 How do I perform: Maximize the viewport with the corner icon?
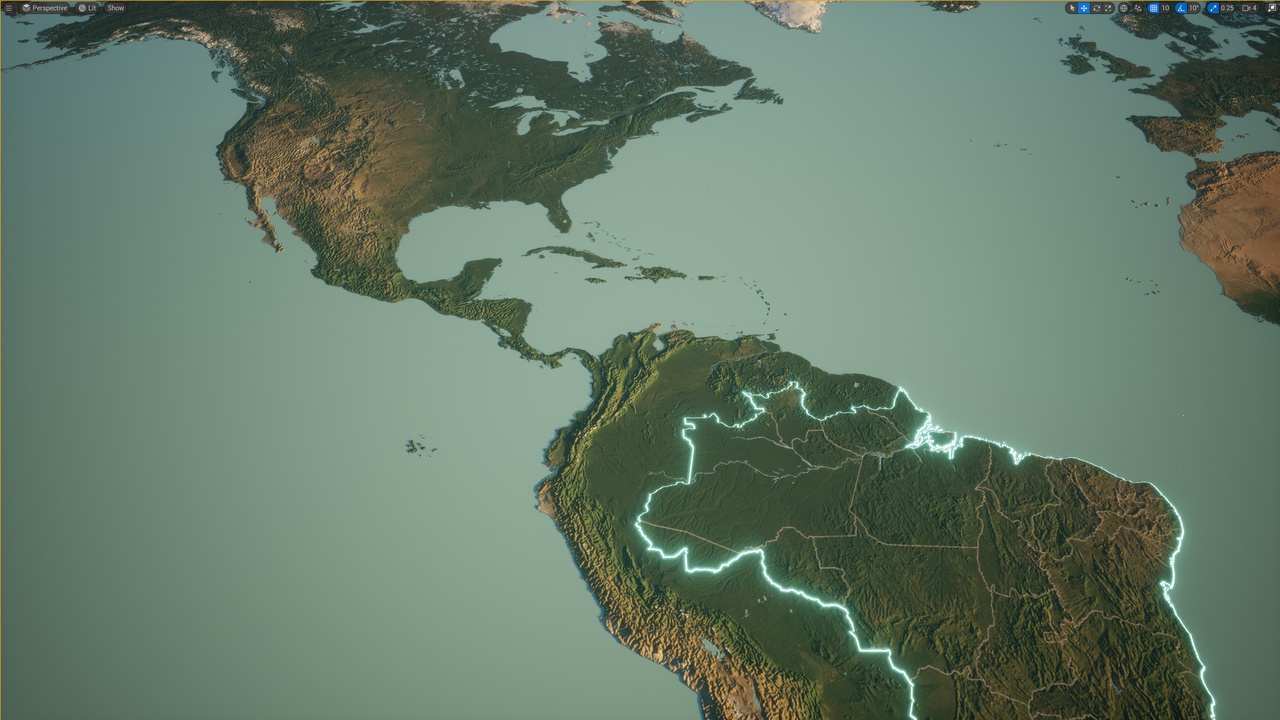(1272, 7)
